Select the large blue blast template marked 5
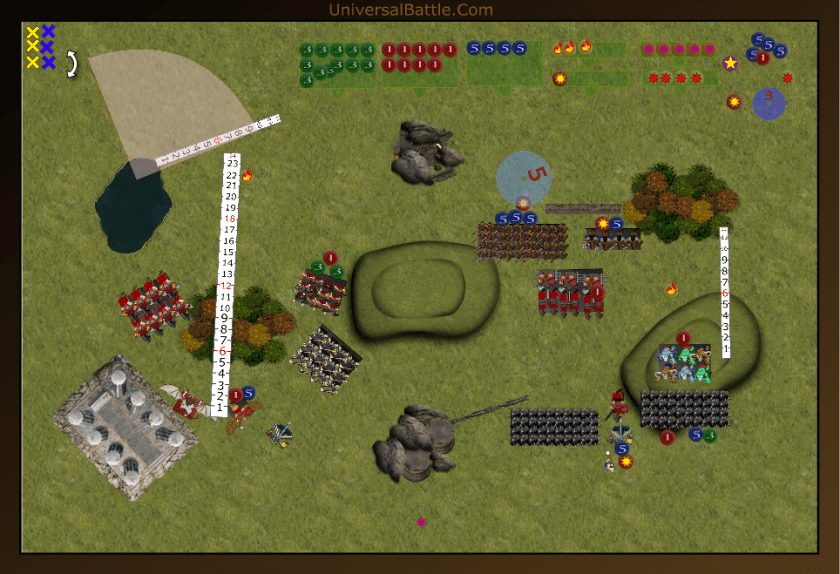Image resolution: width=840 pixels, height=574 pixels. click(x=524, y=177)
